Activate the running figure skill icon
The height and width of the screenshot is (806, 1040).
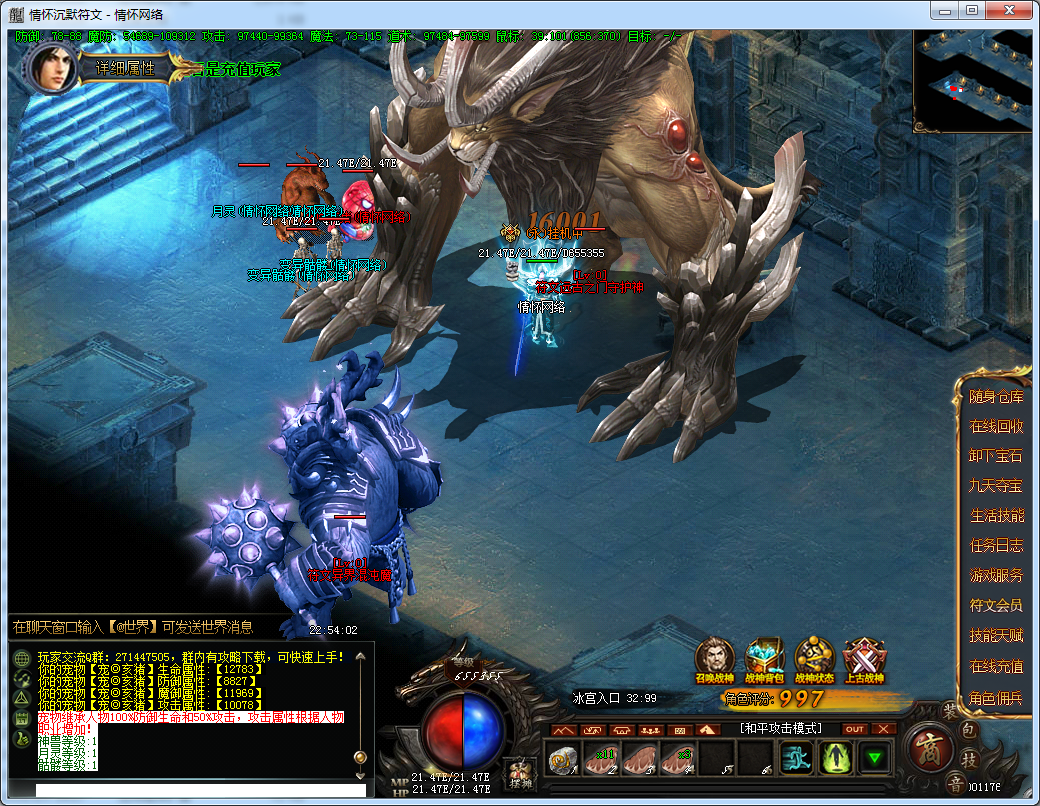[796, 759]
